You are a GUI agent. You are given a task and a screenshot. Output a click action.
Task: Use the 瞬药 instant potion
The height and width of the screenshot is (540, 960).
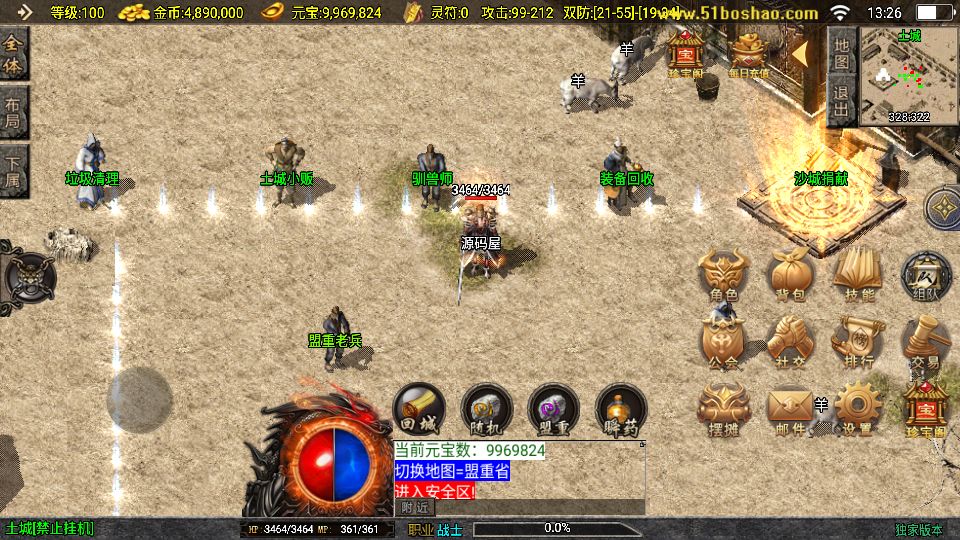(x=621, y=411)
